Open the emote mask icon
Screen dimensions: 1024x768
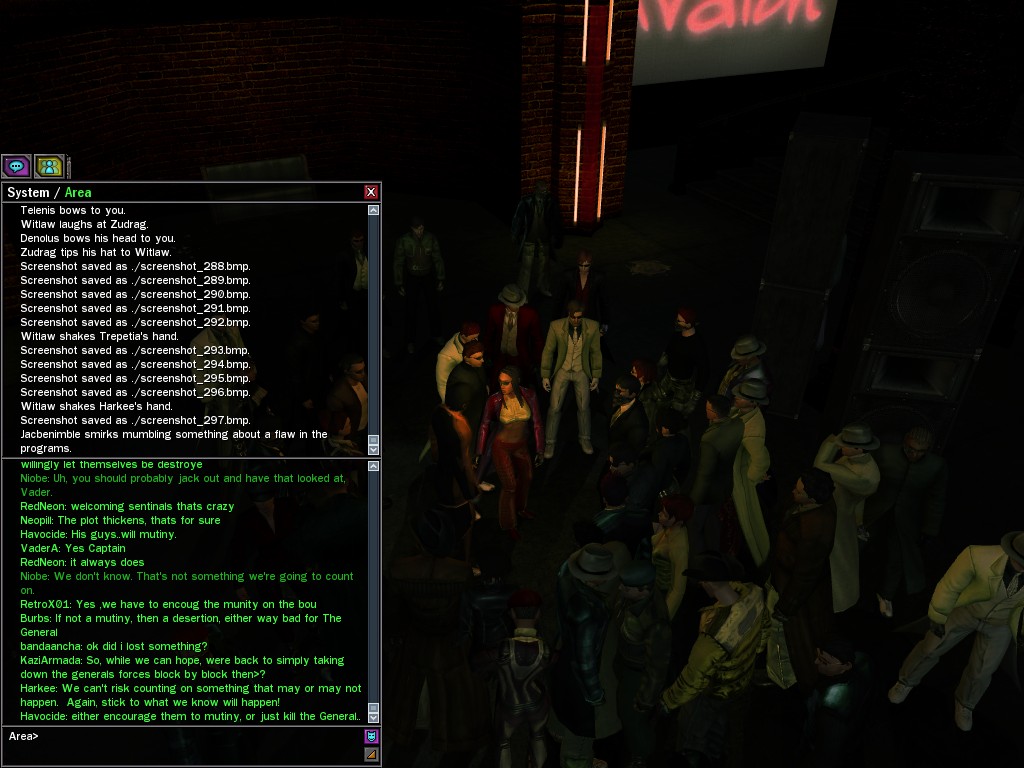click(x=372, y=737)
